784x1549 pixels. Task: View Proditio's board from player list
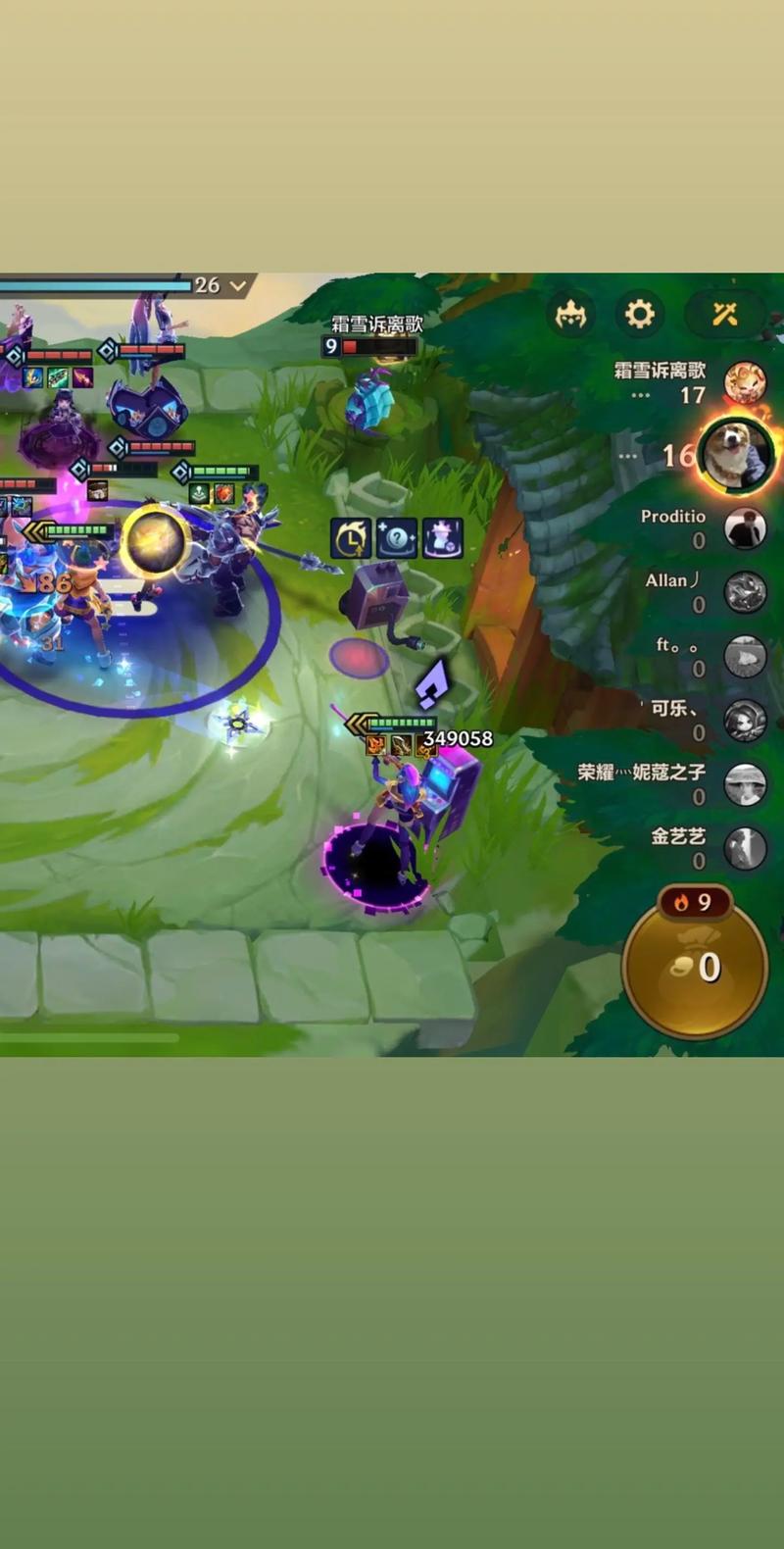745,528
